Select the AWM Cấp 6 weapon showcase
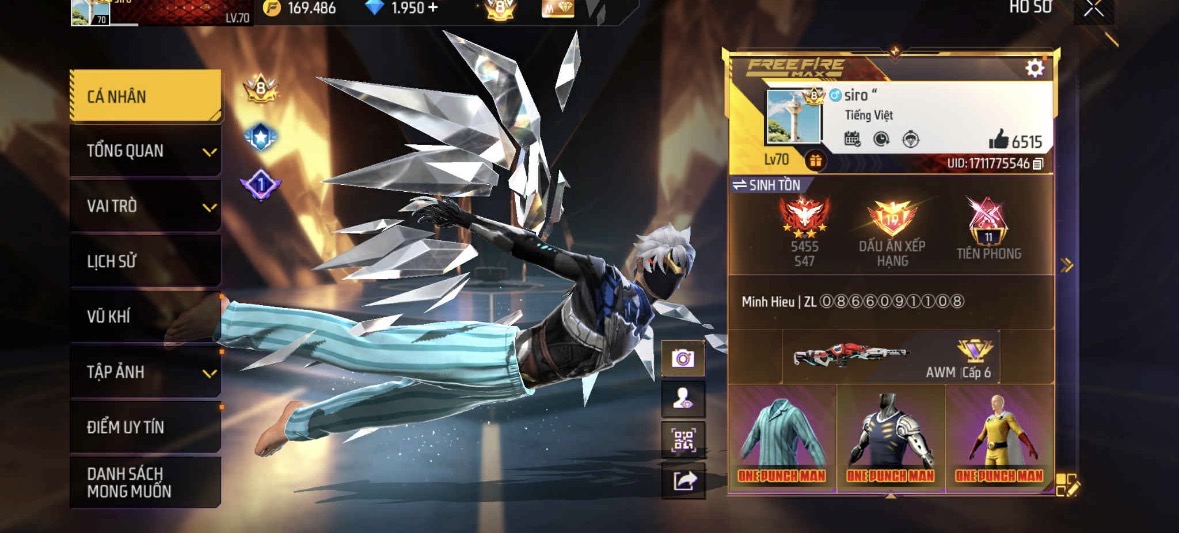This screenshot has width=1179, height=533. pyautogui.click(x=890, y=357)
